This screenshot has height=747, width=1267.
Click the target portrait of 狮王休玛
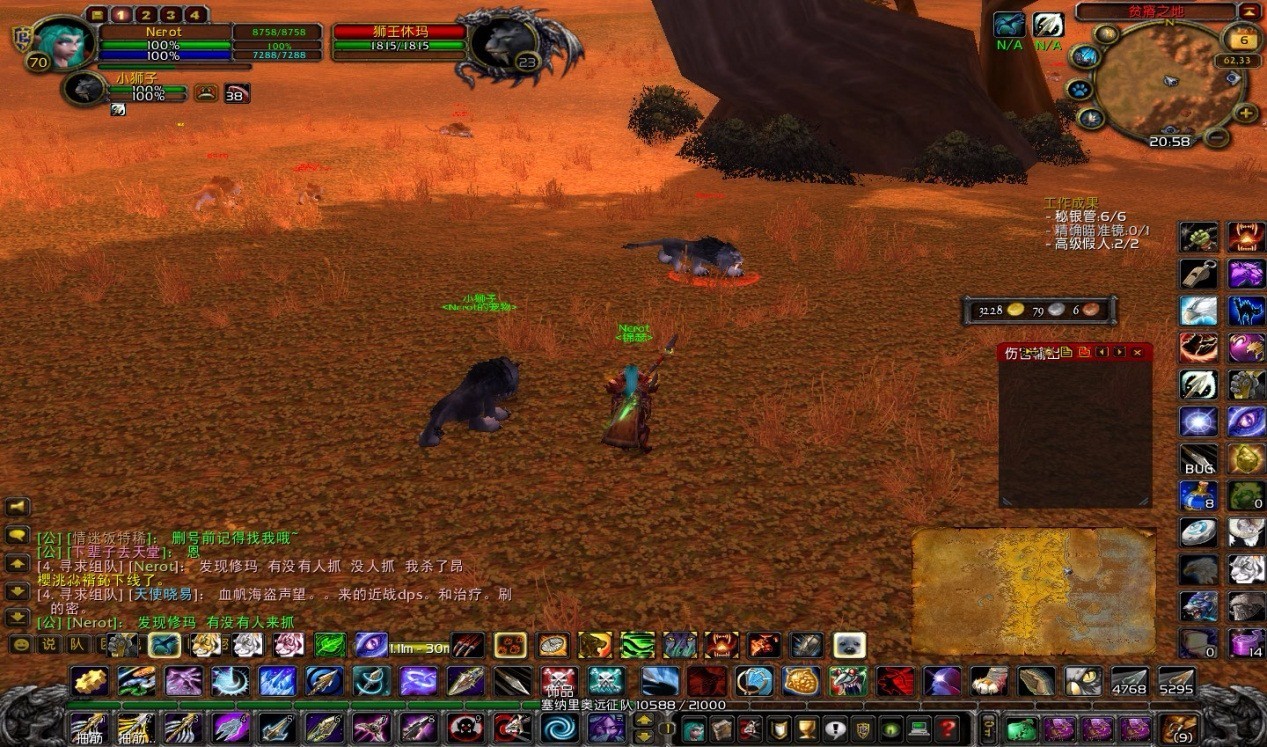point(497,46)
